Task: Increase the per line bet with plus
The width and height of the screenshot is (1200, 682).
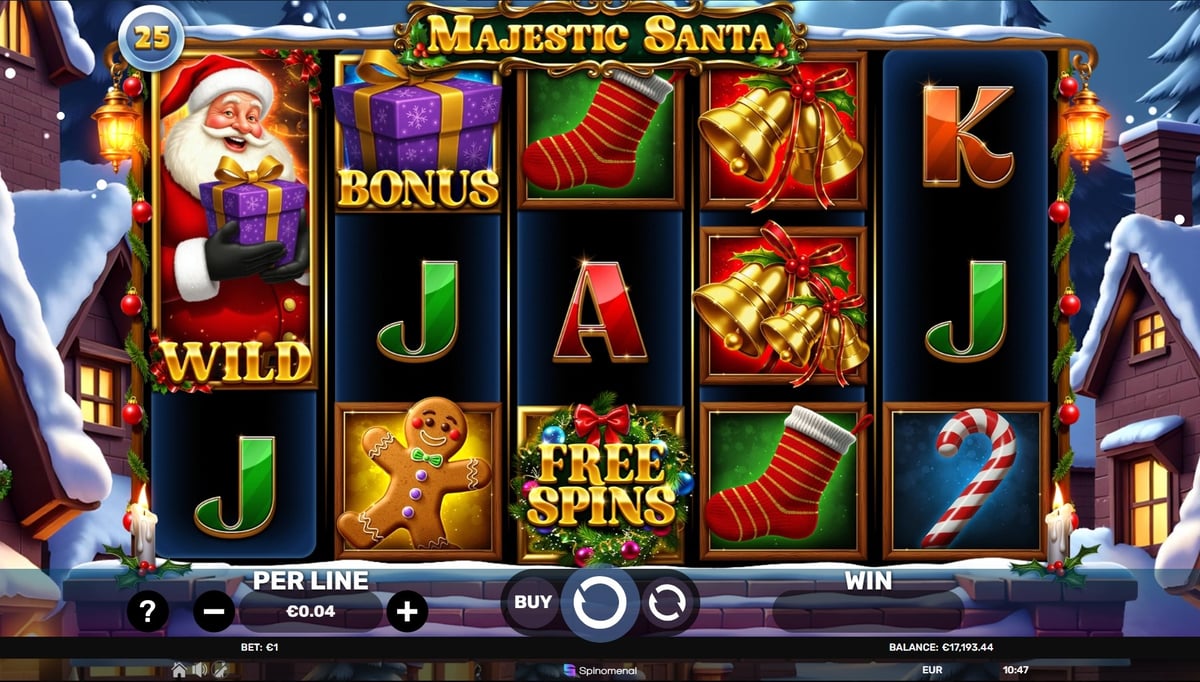Action: [x=407, y=611]
